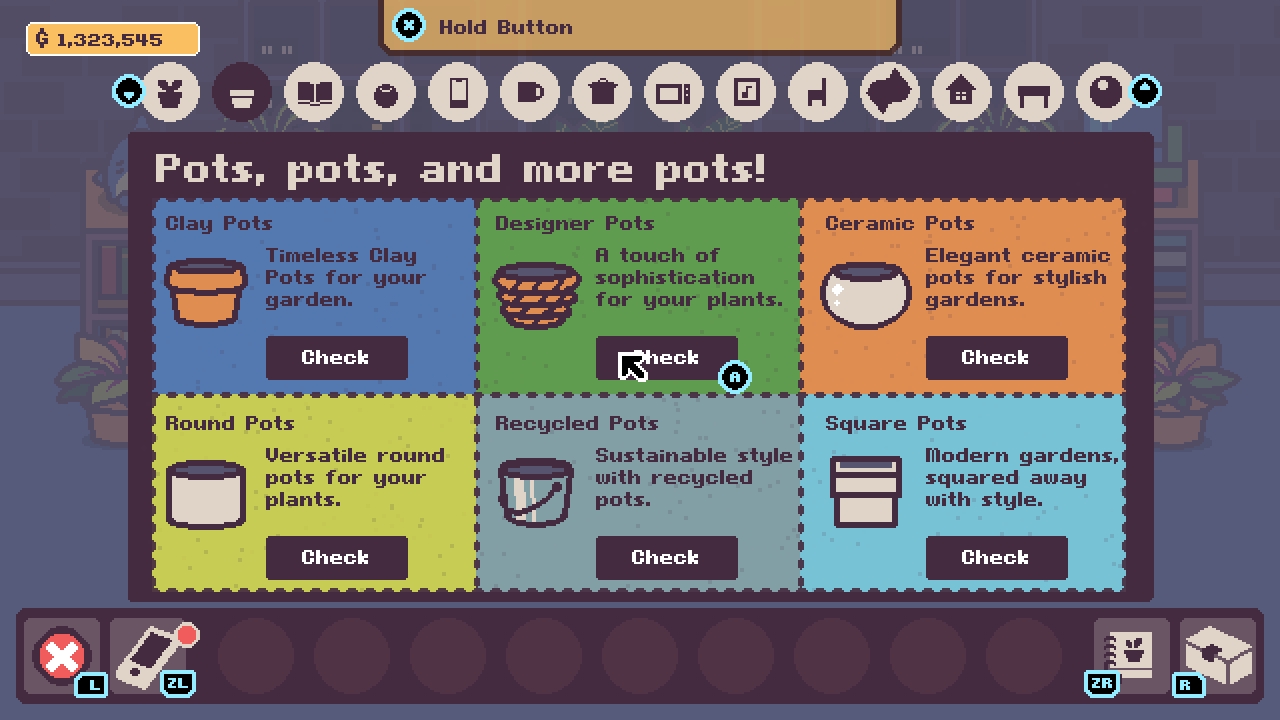The height and width of the screenshot is (720, 1280).
Task: Open the mug shop category icon
Action: (x=529, y=91)
